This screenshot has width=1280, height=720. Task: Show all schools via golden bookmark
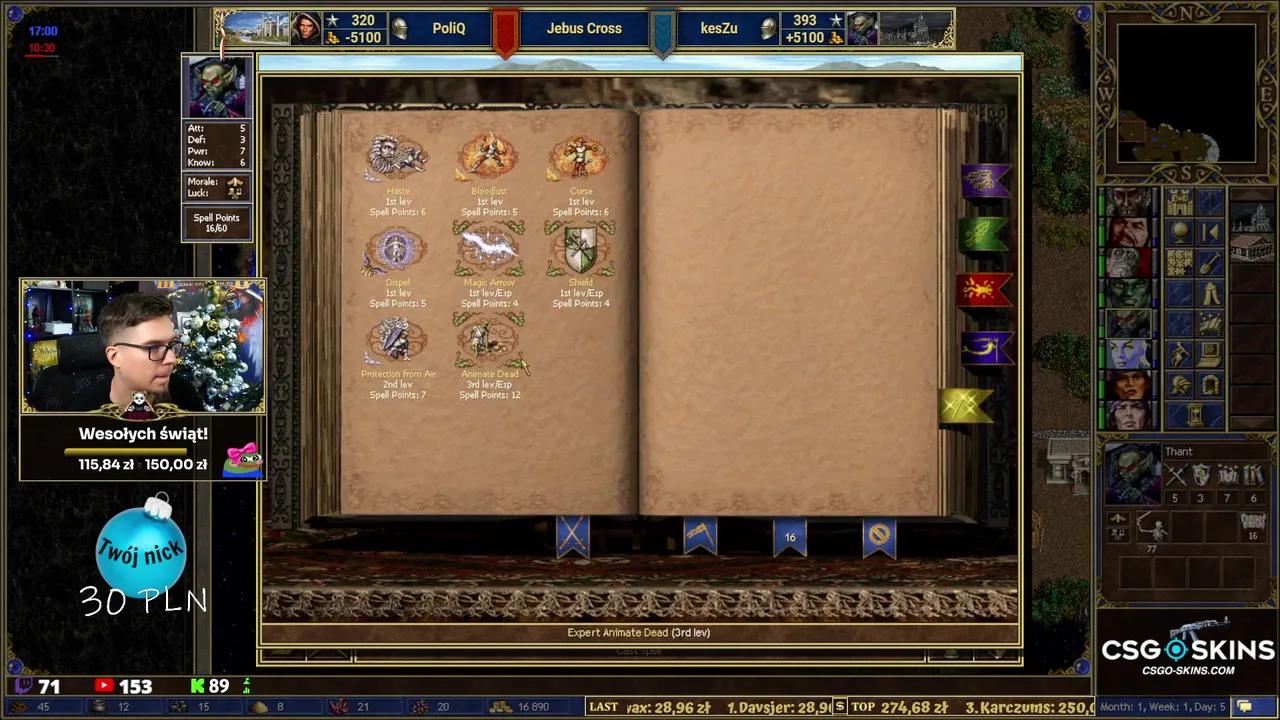pos(965,404)
